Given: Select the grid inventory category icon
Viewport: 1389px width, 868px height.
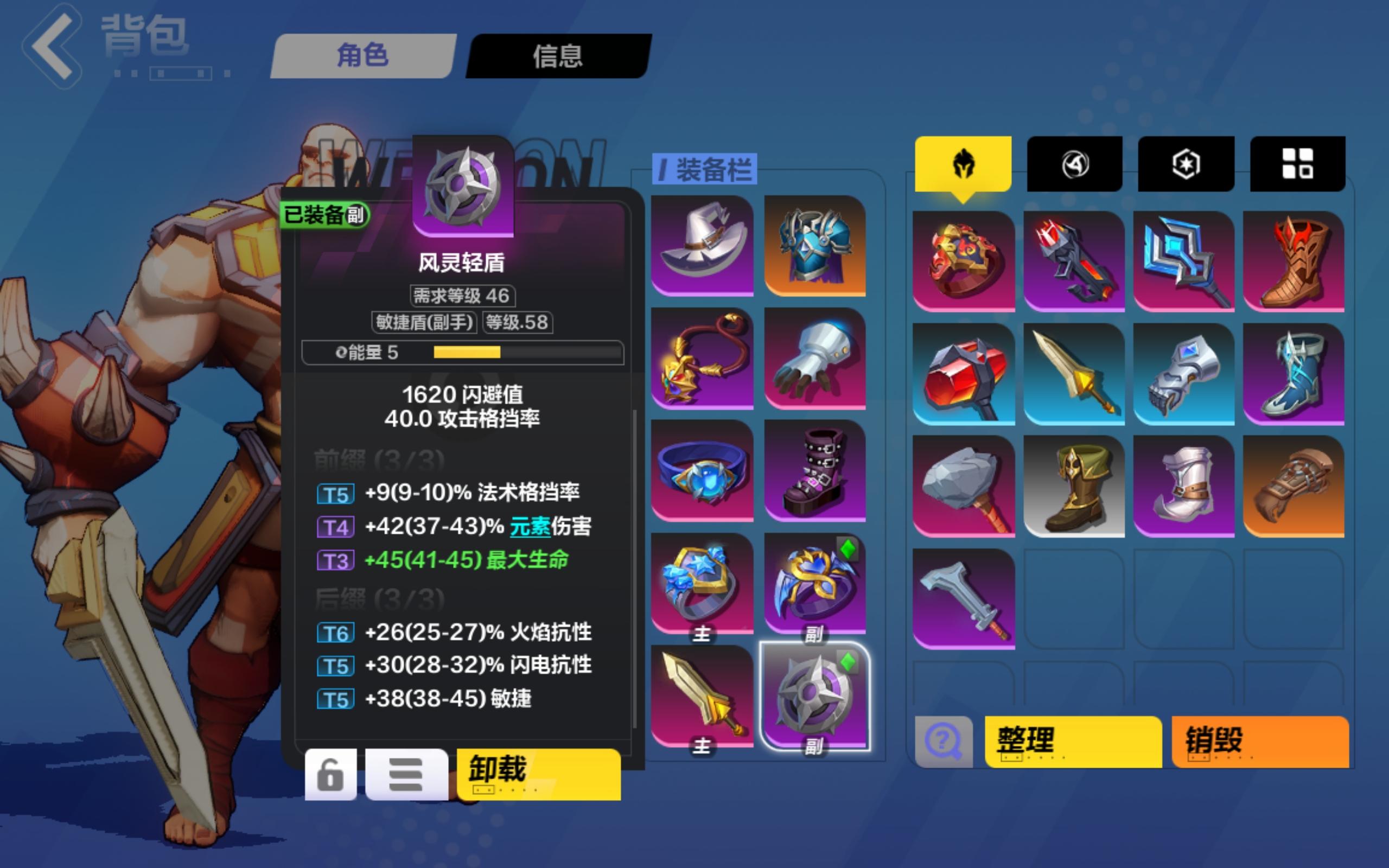Looking at the screenshot, I should (x=1298, y=164).
